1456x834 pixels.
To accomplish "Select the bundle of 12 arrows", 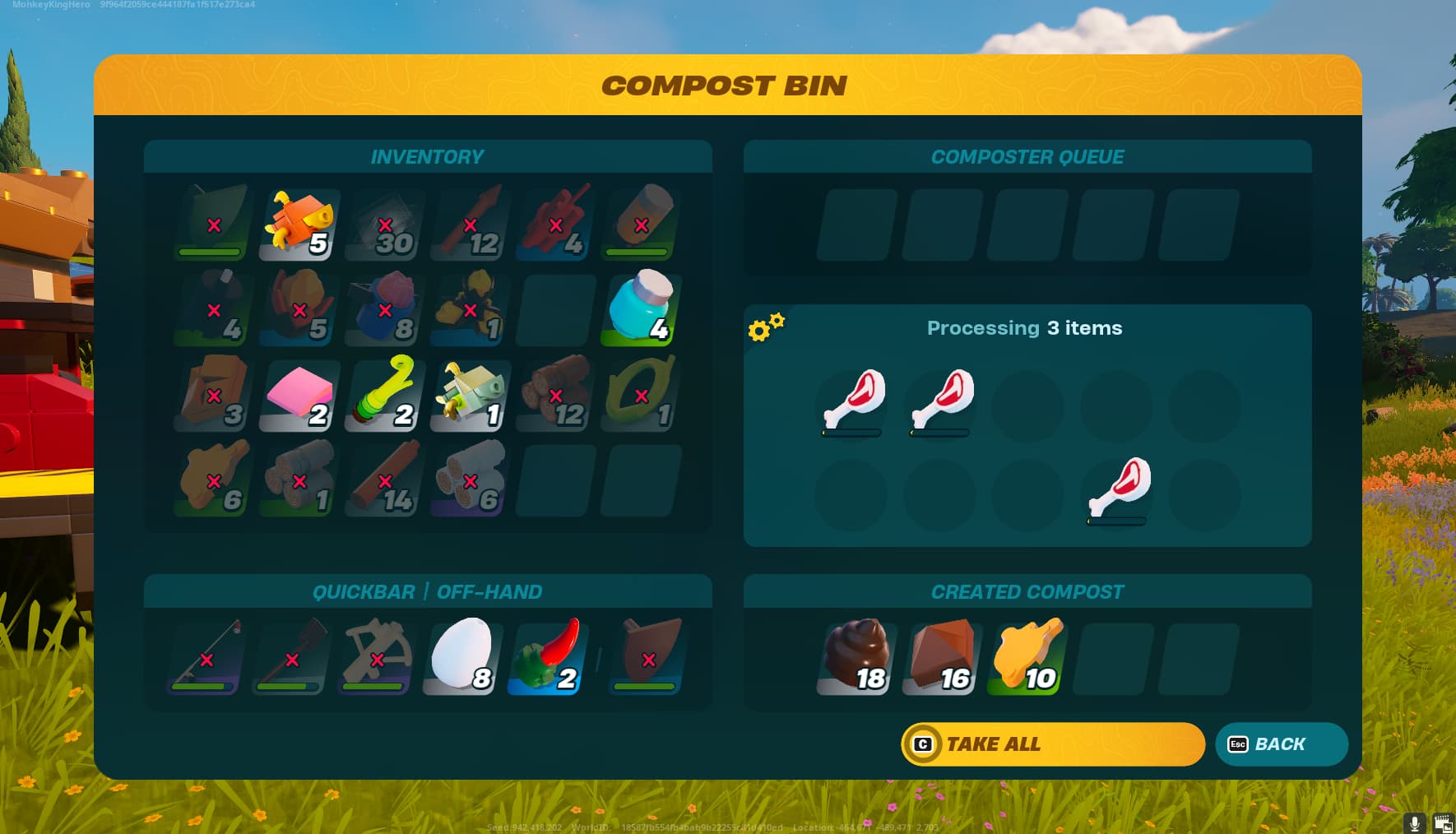I will (x=469, y=222).
